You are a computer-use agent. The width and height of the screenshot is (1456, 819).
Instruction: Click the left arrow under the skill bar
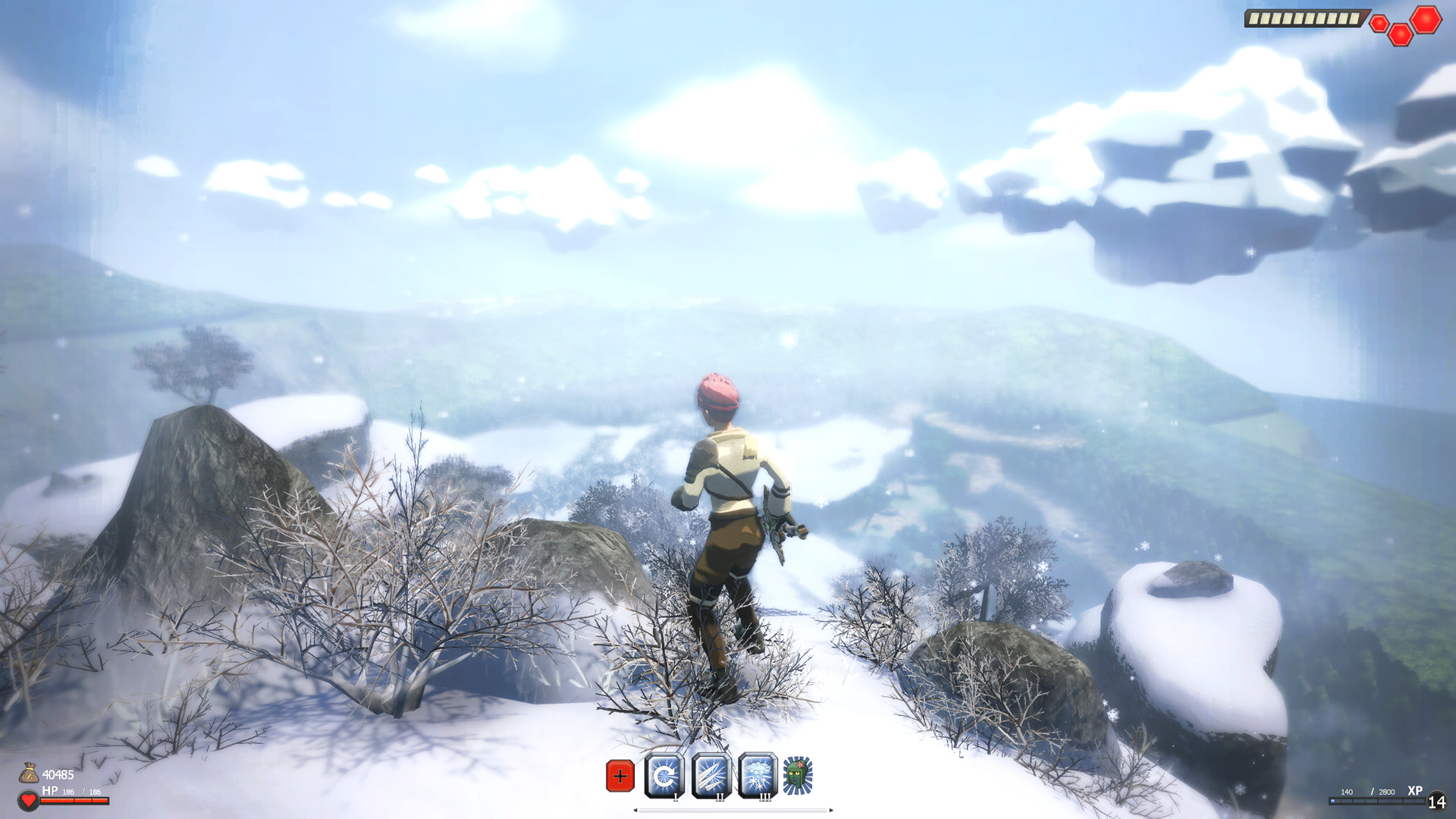point(635,811)
